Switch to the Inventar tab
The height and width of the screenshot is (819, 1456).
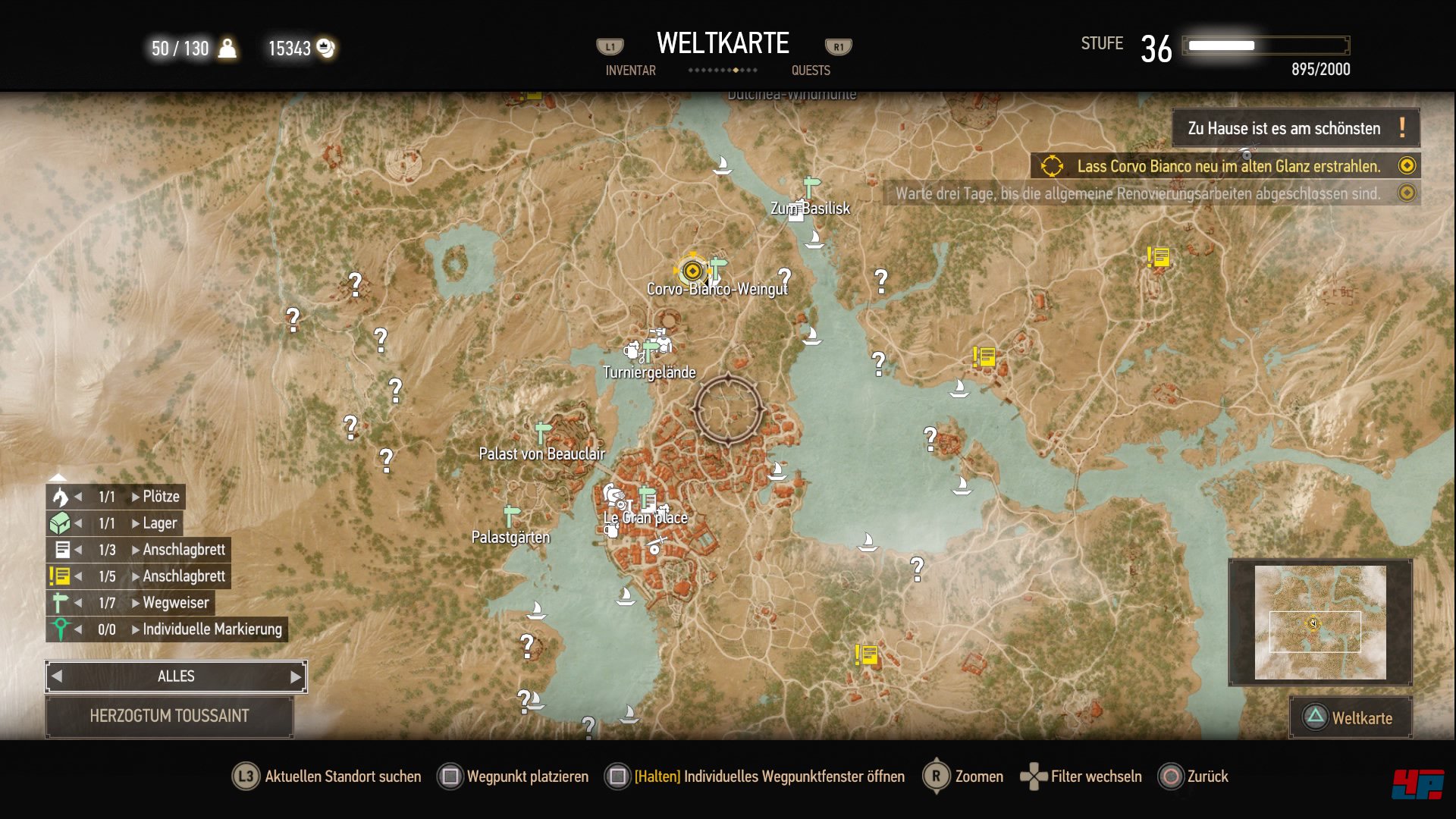[x=630, y=71]
